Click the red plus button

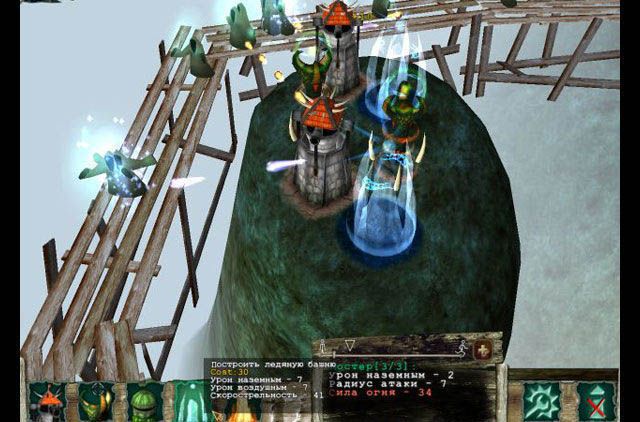tap(484, 349)
